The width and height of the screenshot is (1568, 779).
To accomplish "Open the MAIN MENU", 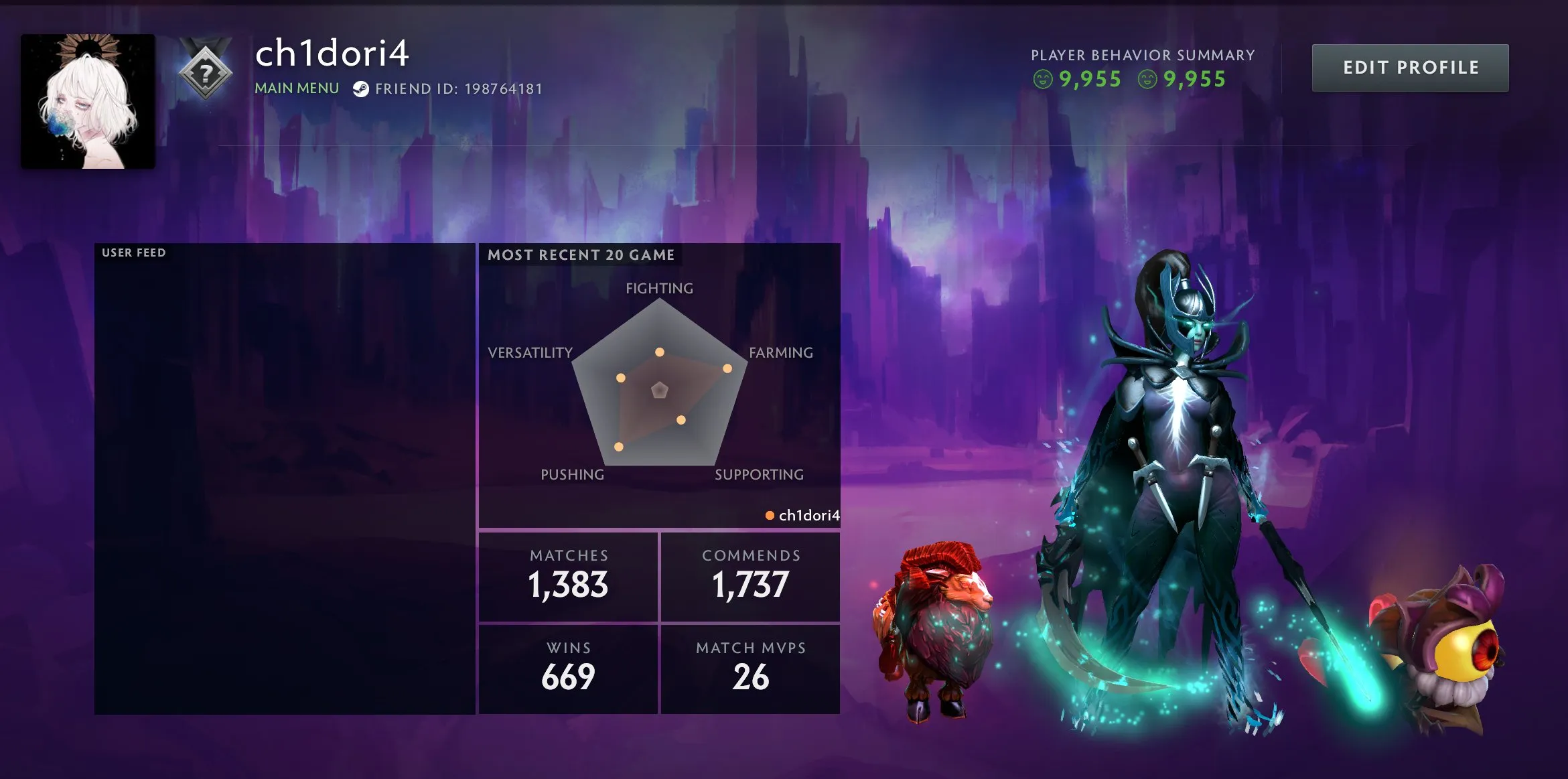I will pyautogui.click(x=295, y=88).
